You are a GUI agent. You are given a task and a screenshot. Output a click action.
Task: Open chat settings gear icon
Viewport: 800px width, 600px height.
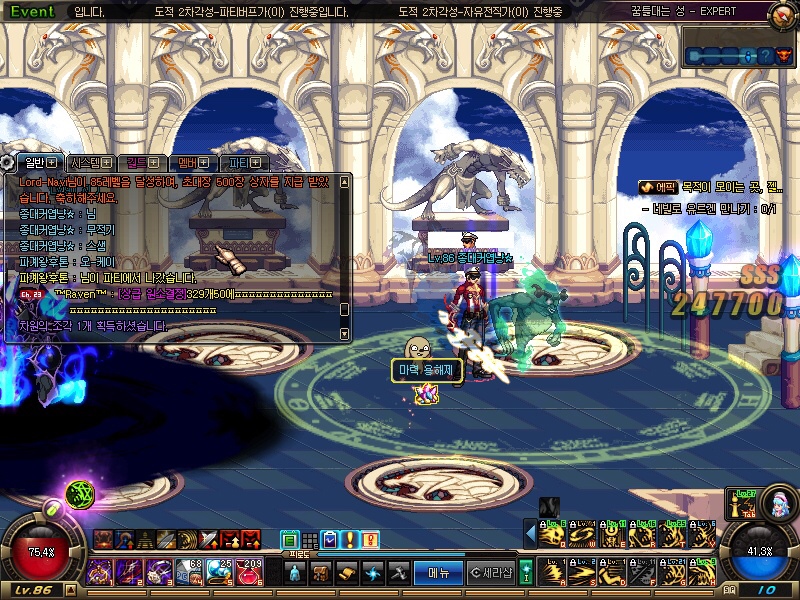7,162
